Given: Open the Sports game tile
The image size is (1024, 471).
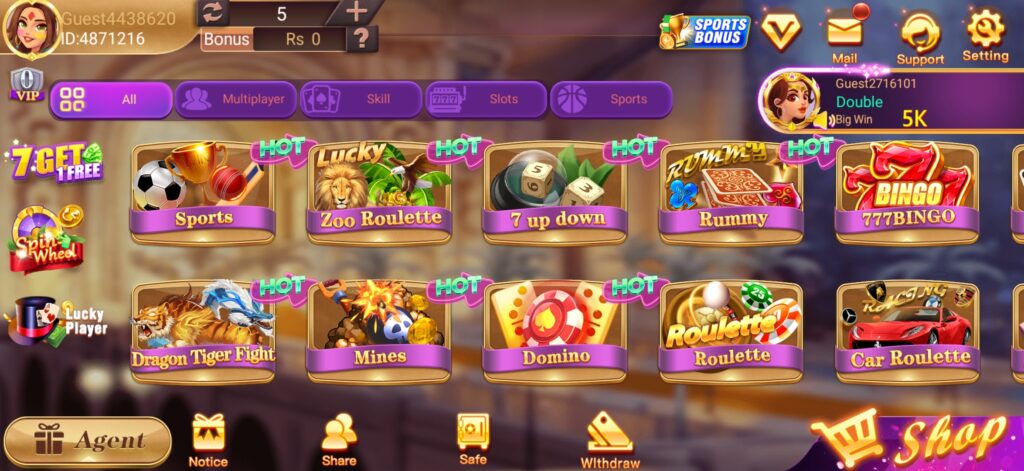Looking at the screenshot, I should (x=203, y=192).
